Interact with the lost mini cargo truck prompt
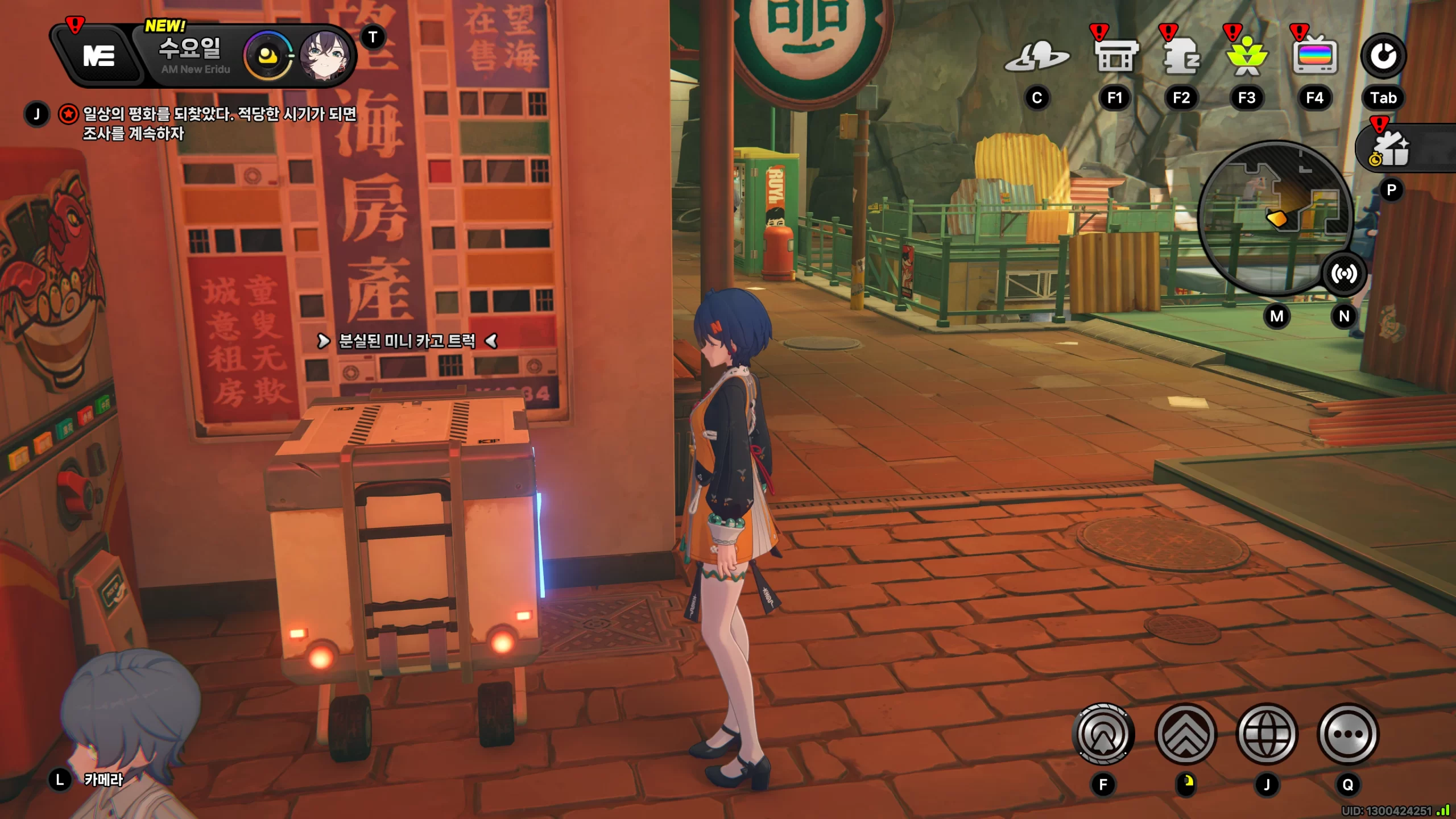The height and width of the screenshot is (819, 1456). 407,341
